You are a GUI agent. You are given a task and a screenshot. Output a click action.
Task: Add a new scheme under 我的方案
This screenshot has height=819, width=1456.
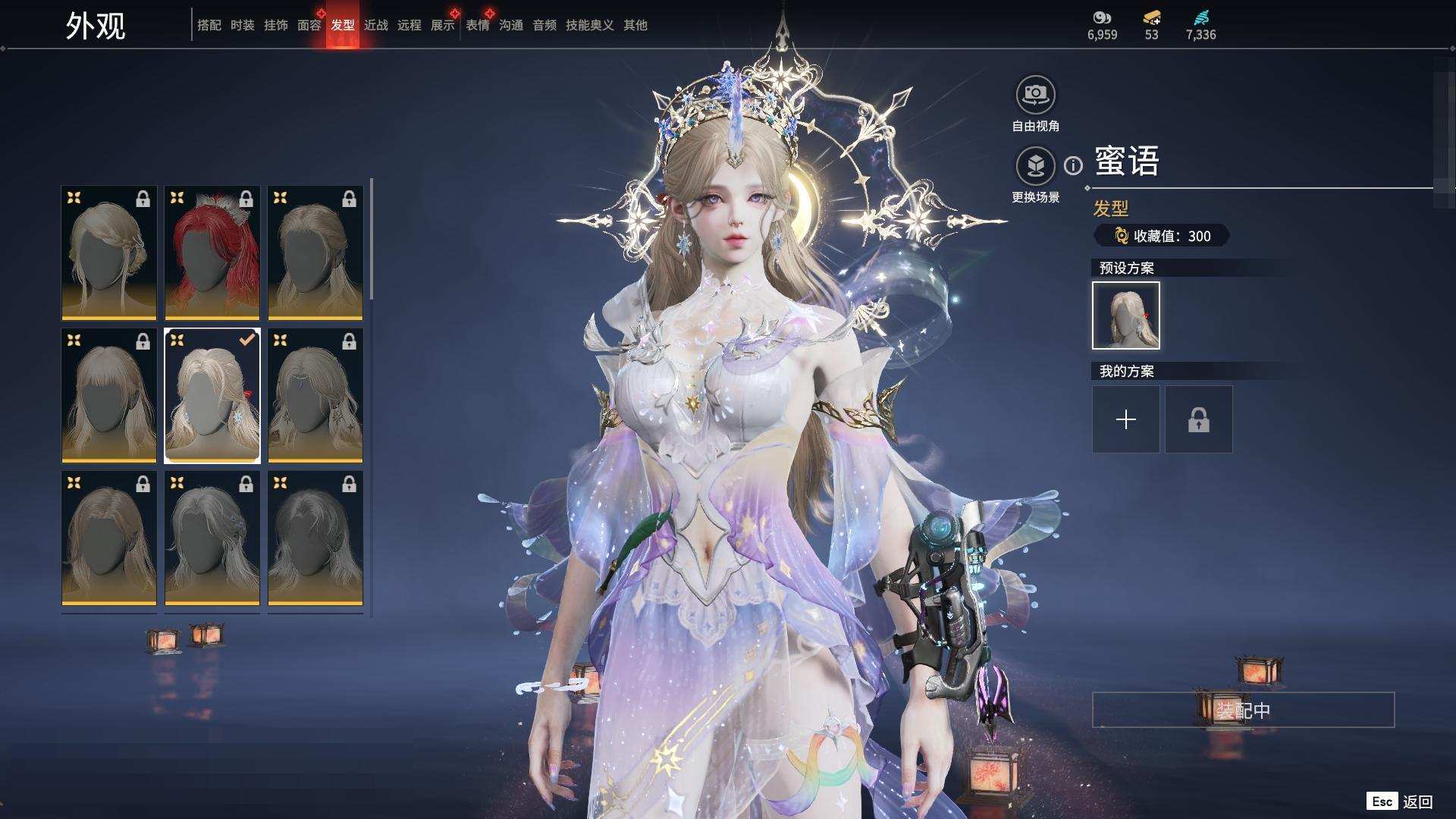[1125, 419]
